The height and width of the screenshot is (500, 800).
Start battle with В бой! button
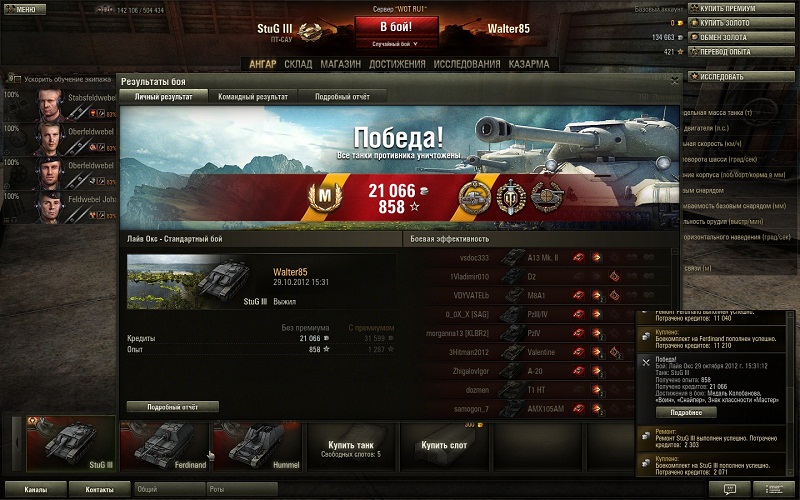[x=395, y=27]
